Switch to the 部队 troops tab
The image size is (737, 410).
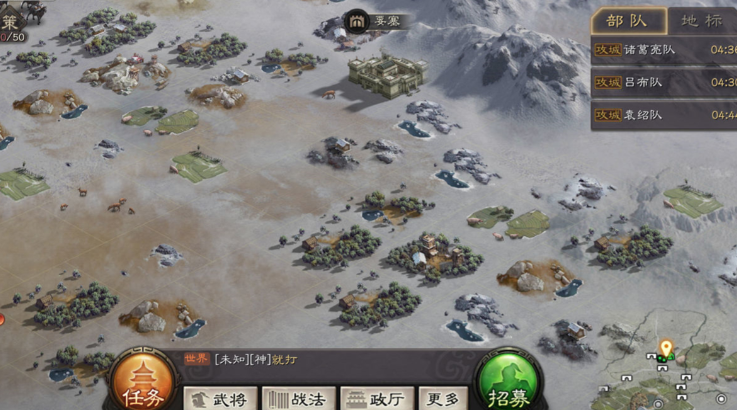[627, 20]
